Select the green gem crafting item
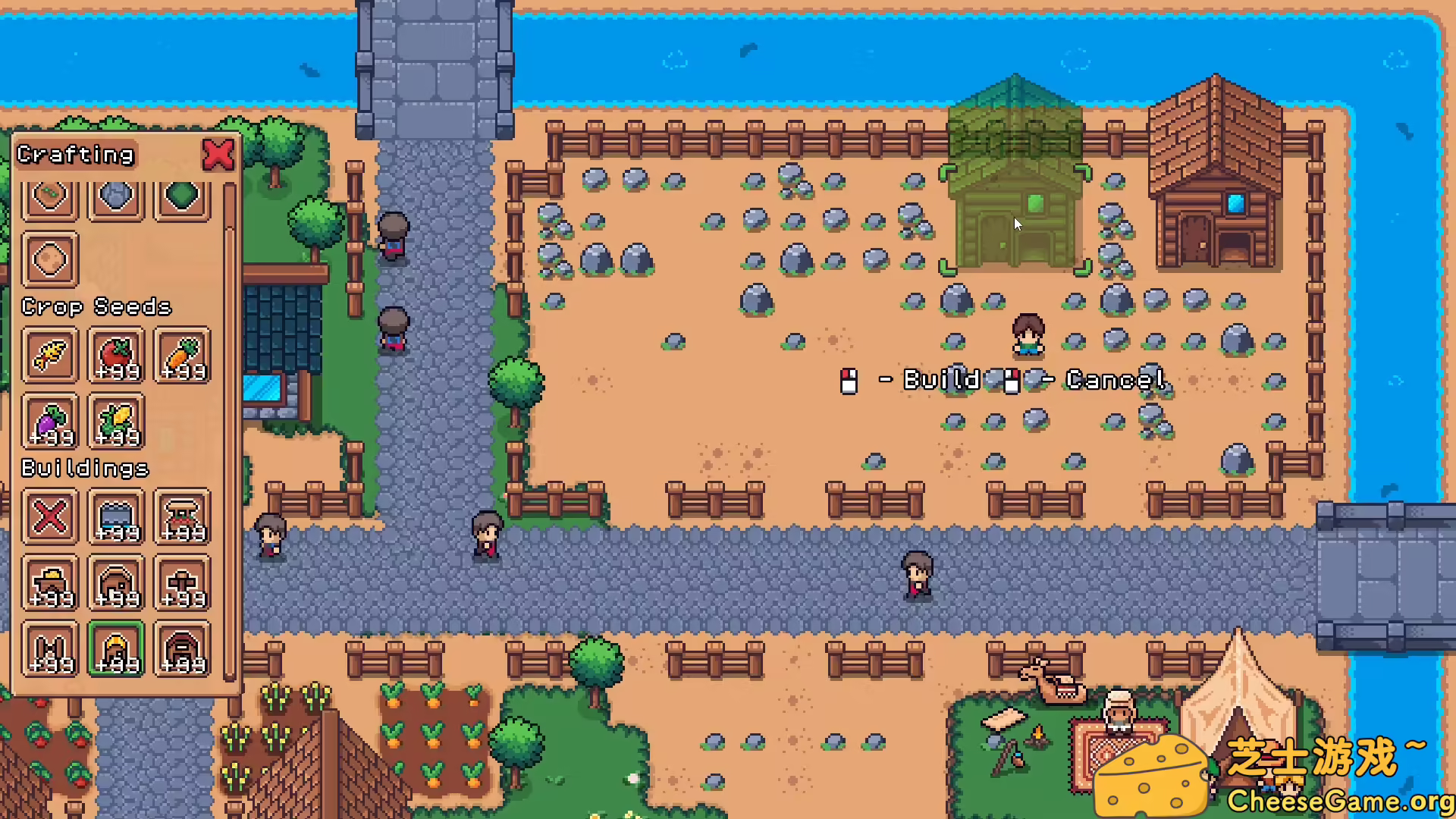The image size is (1456, 819). (181, 196)
